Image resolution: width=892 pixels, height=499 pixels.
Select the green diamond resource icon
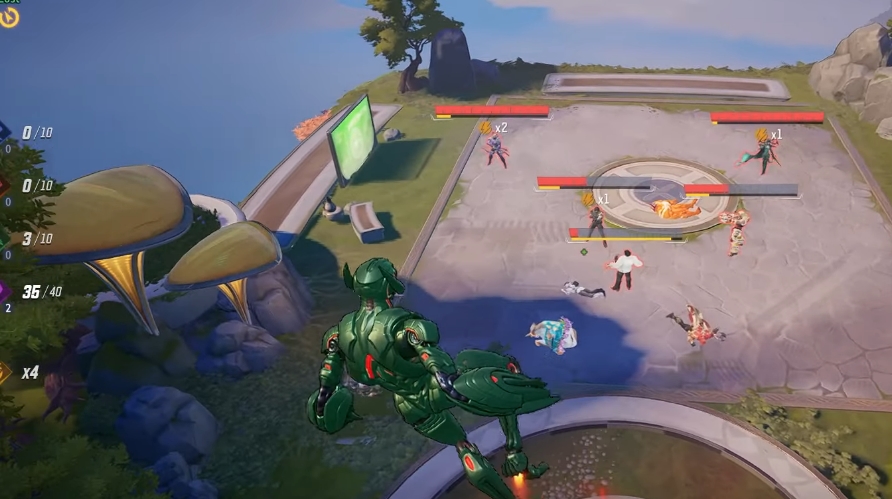(x=5, y=238)
